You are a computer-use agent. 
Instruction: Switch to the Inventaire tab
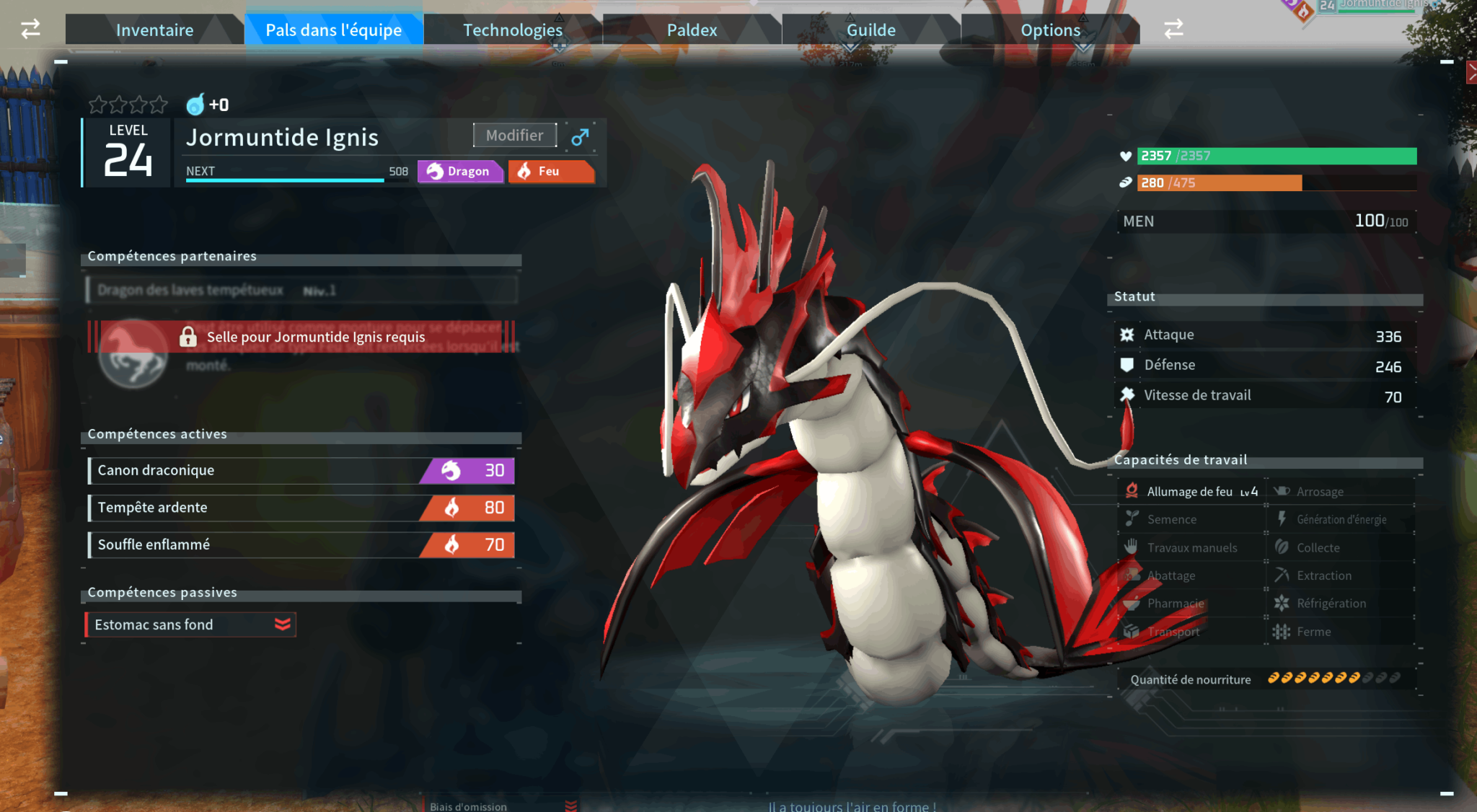coord(154,30)
